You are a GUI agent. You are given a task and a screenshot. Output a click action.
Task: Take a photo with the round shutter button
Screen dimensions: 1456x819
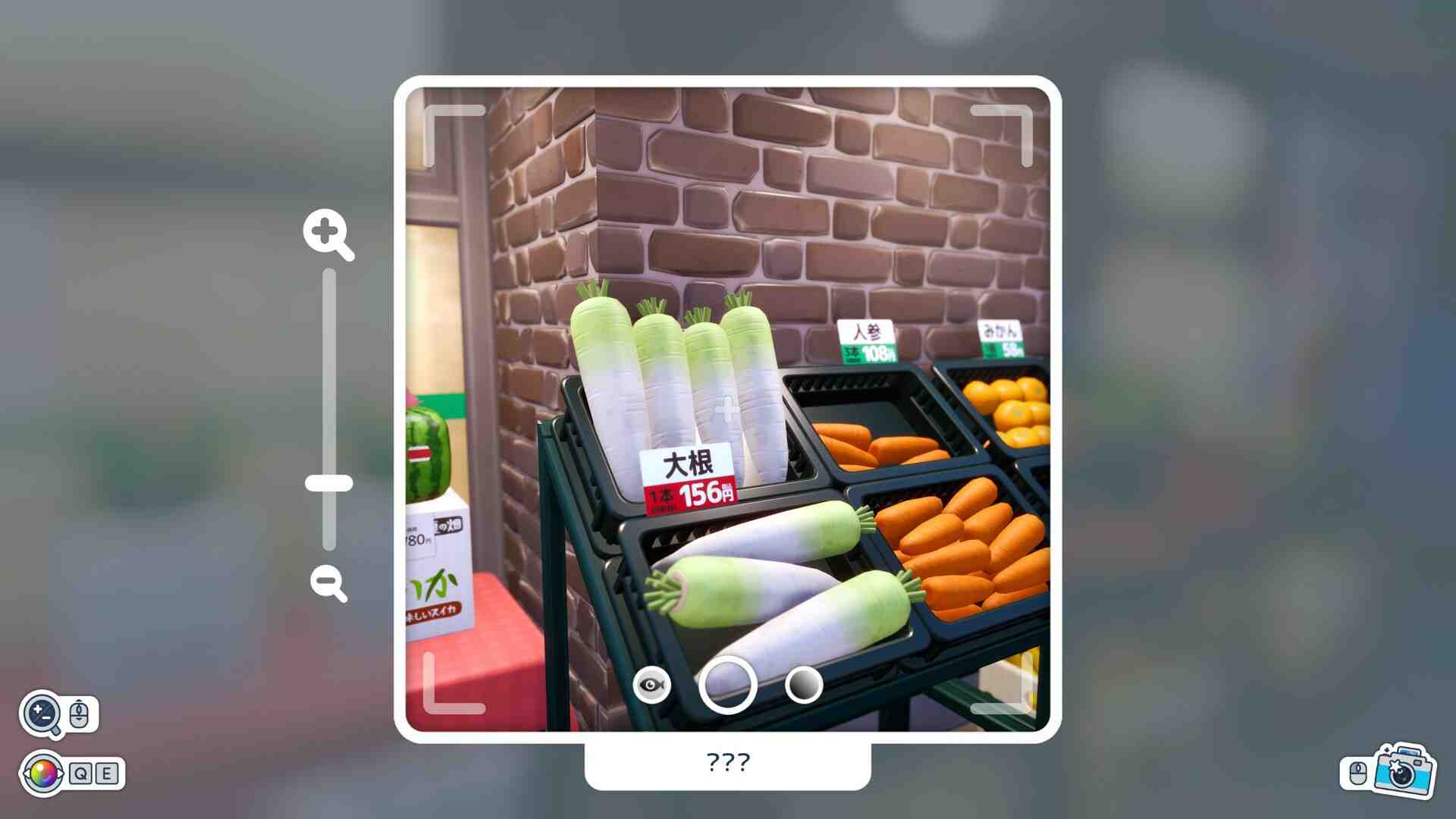coord(727,686)
